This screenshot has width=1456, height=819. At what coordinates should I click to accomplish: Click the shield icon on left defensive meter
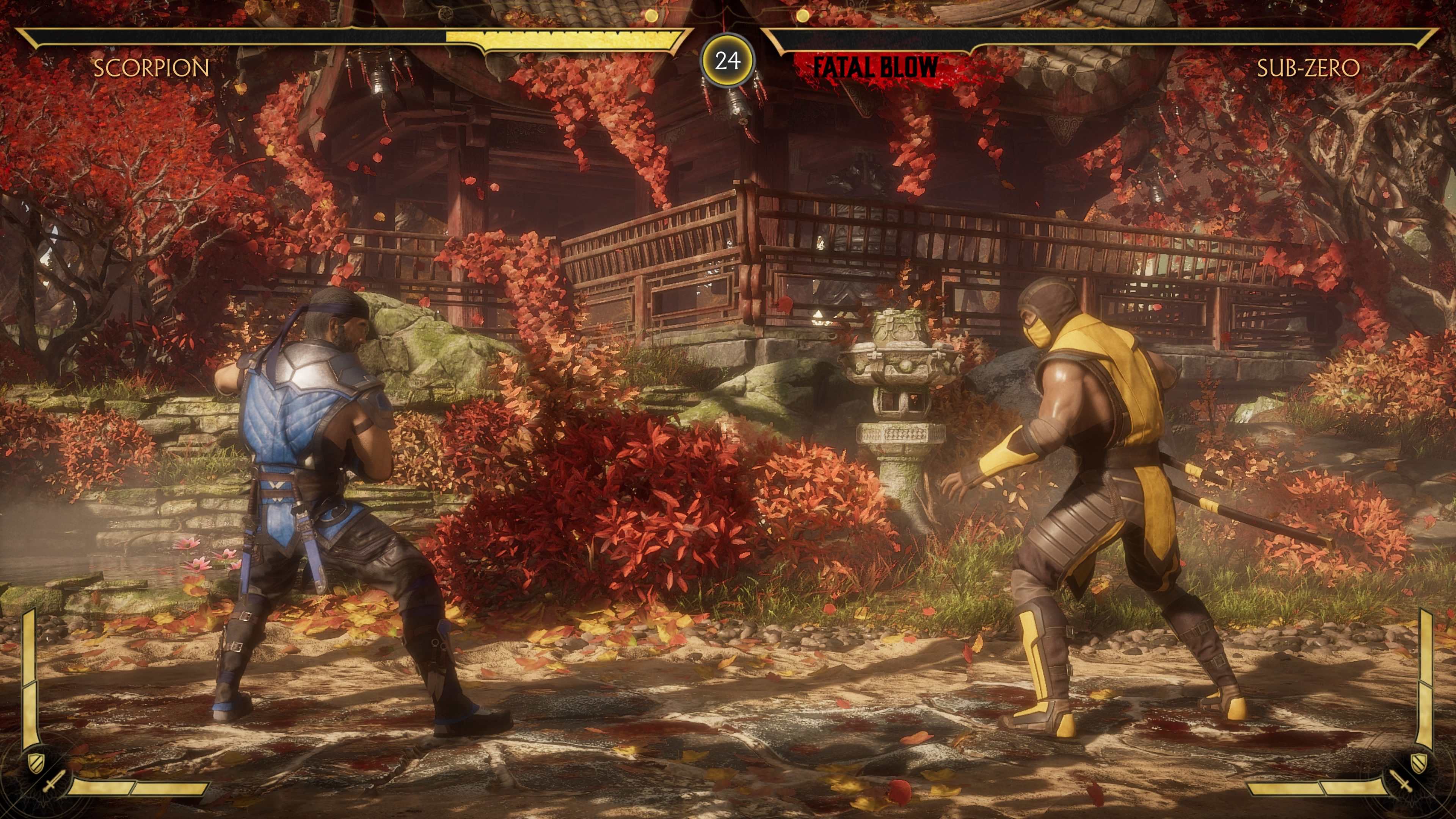tap(36, 762)
